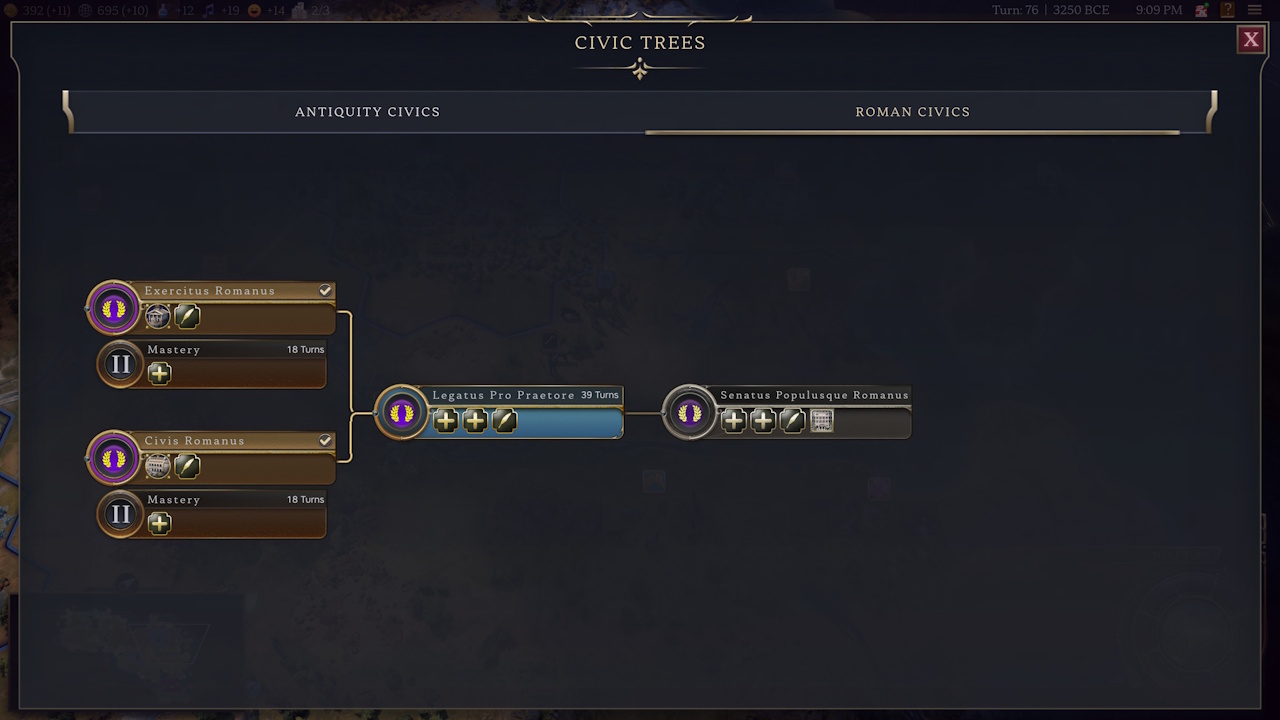Open the help Civilopedia question mark icon

(x=1226, y=10)
